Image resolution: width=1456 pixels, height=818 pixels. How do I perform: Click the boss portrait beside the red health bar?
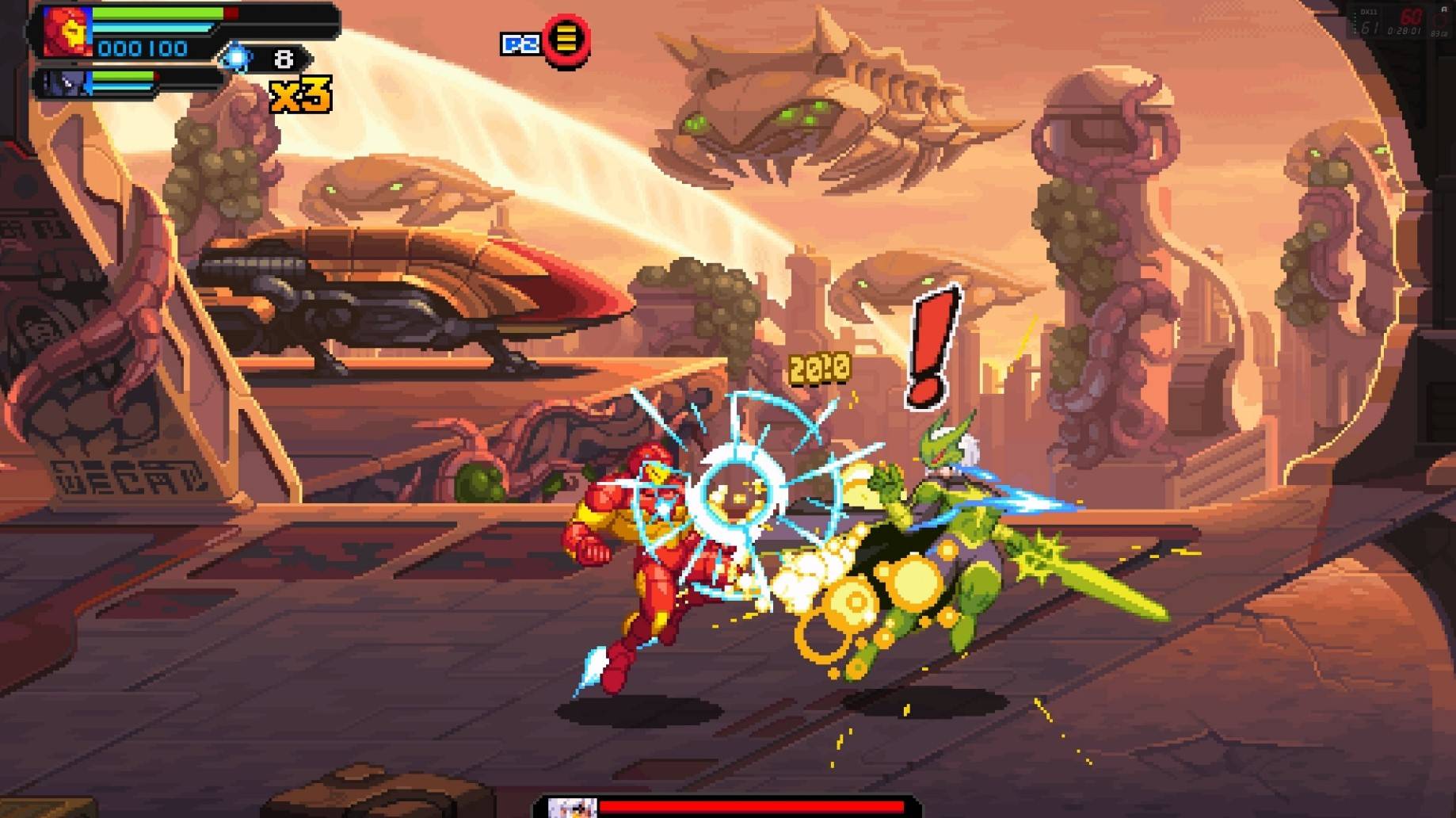pos(572,808)
